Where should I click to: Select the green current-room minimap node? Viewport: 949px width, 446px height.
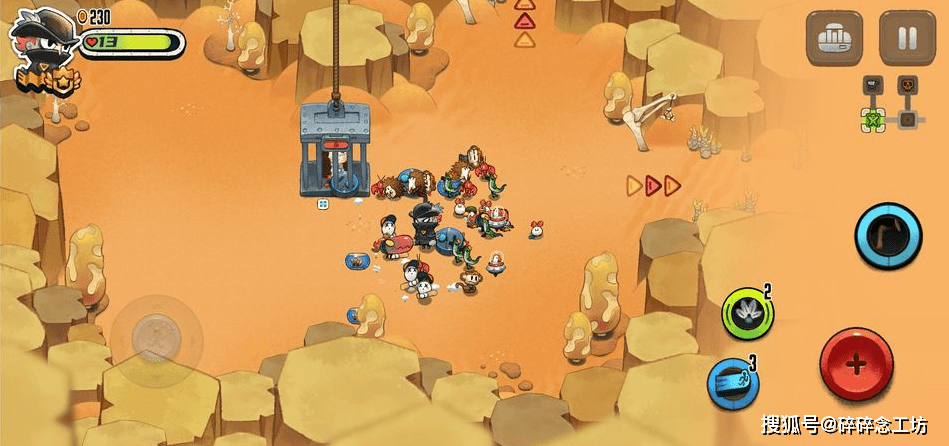click(873, 120)
